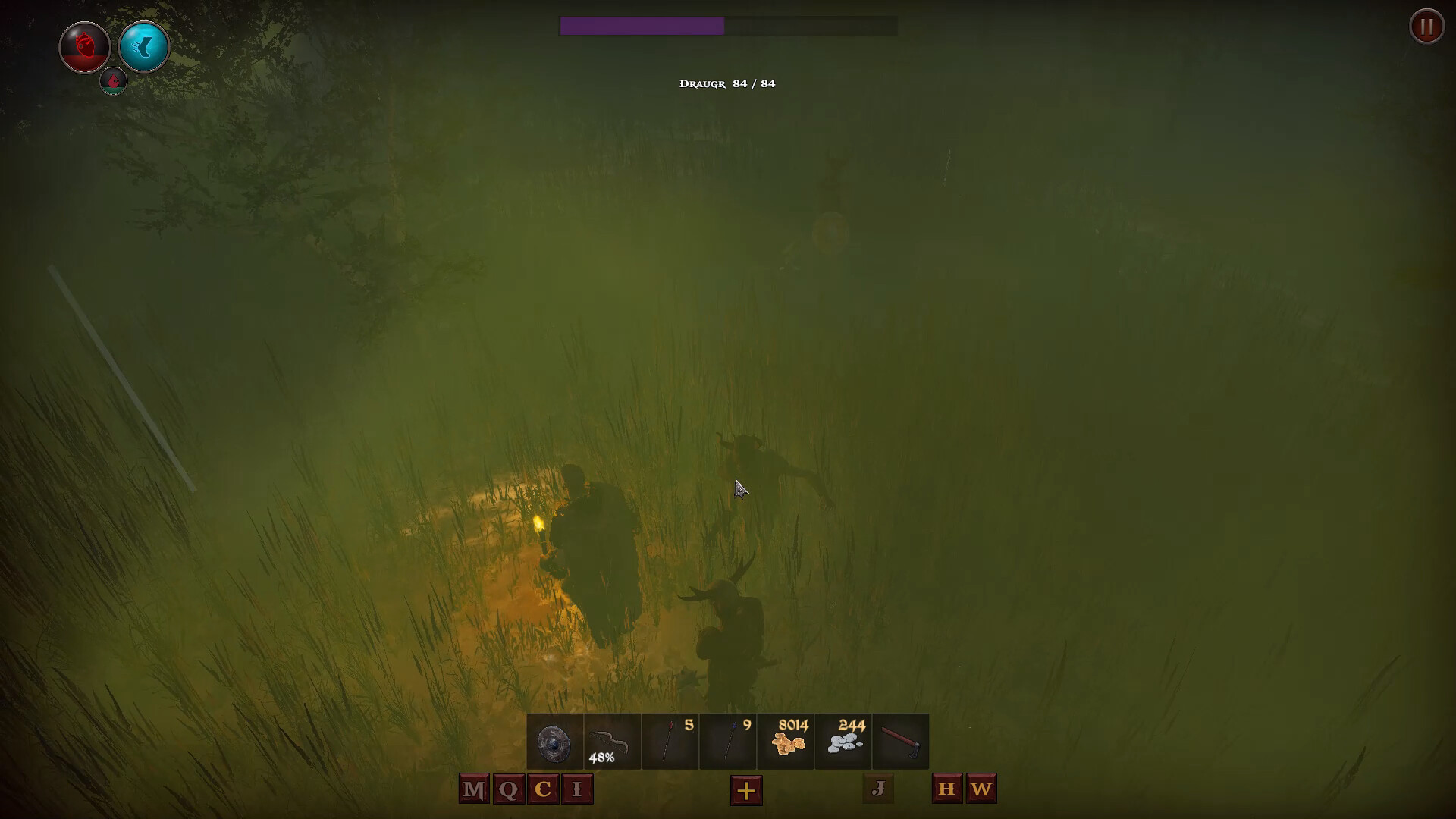Screen dimensions: 1456x819
Task: Expand the hotbar with the plus button
Action: point(746,791)
